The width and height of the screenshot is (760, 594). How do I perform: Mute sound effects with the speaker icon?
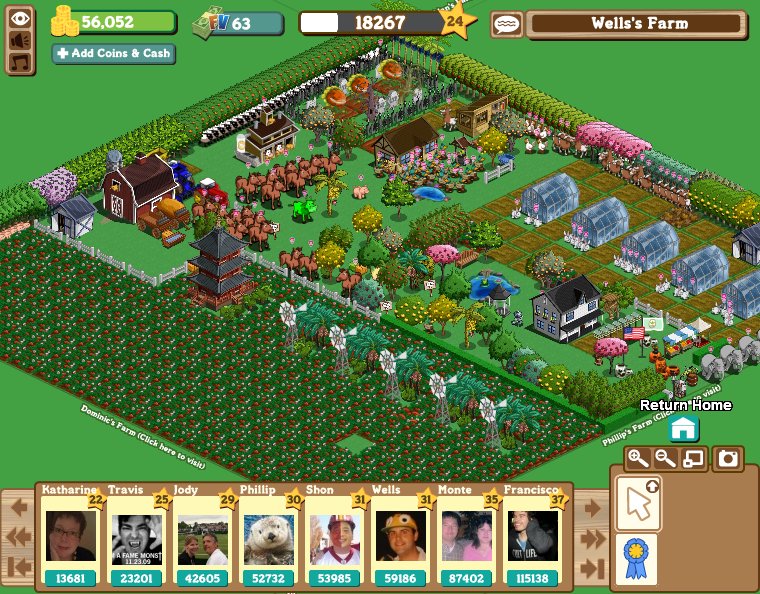(20, 40)
